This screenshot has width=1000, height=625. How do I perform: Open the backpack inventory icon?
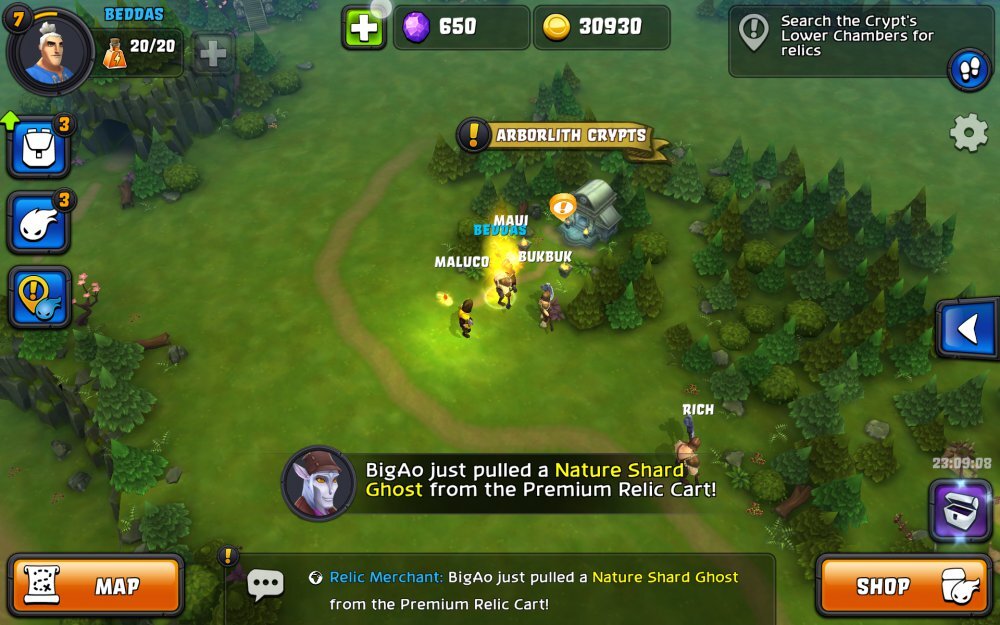[40, 147]
